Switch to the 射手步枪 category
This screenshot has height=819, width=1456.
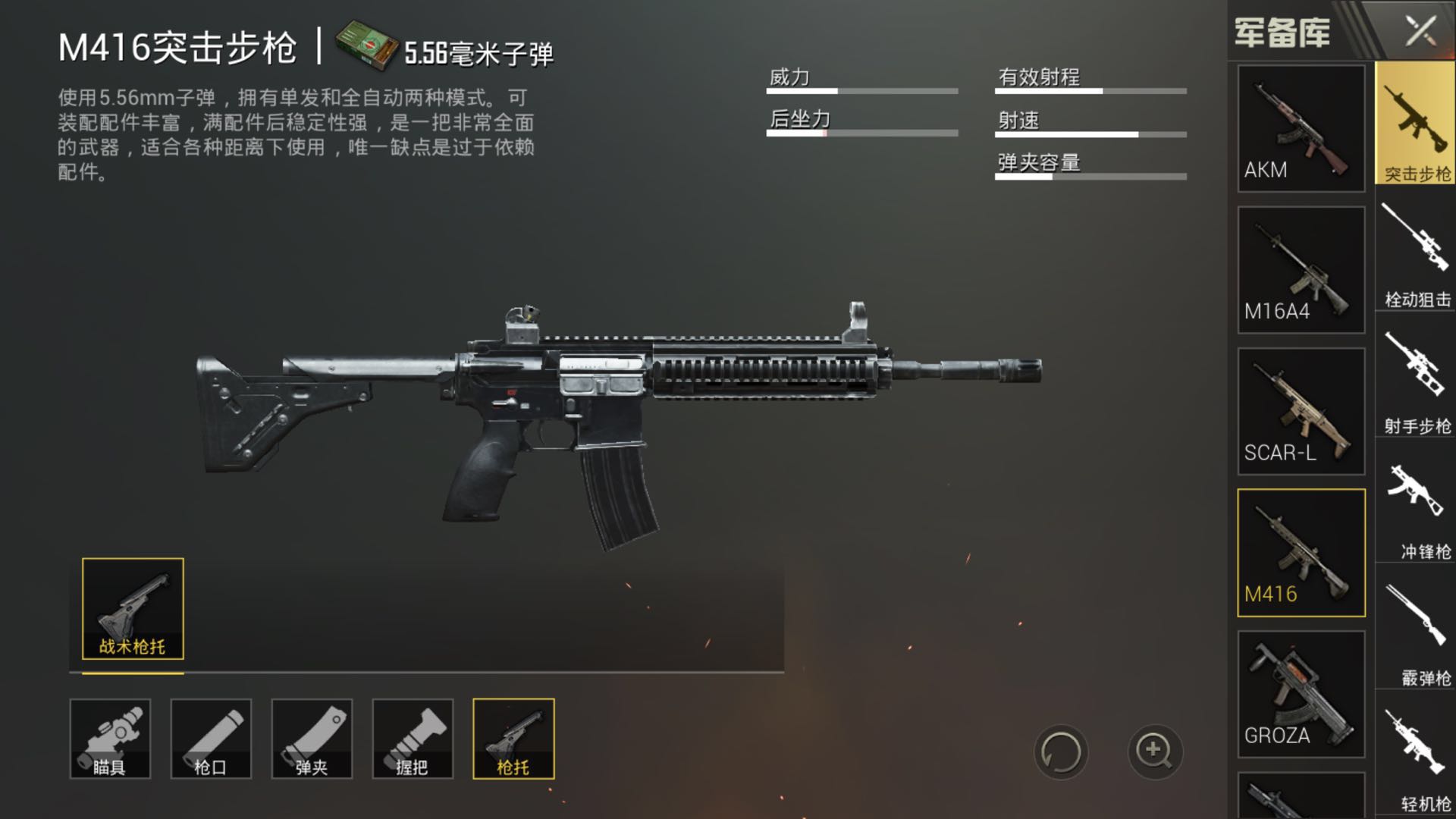point(1415,381)
